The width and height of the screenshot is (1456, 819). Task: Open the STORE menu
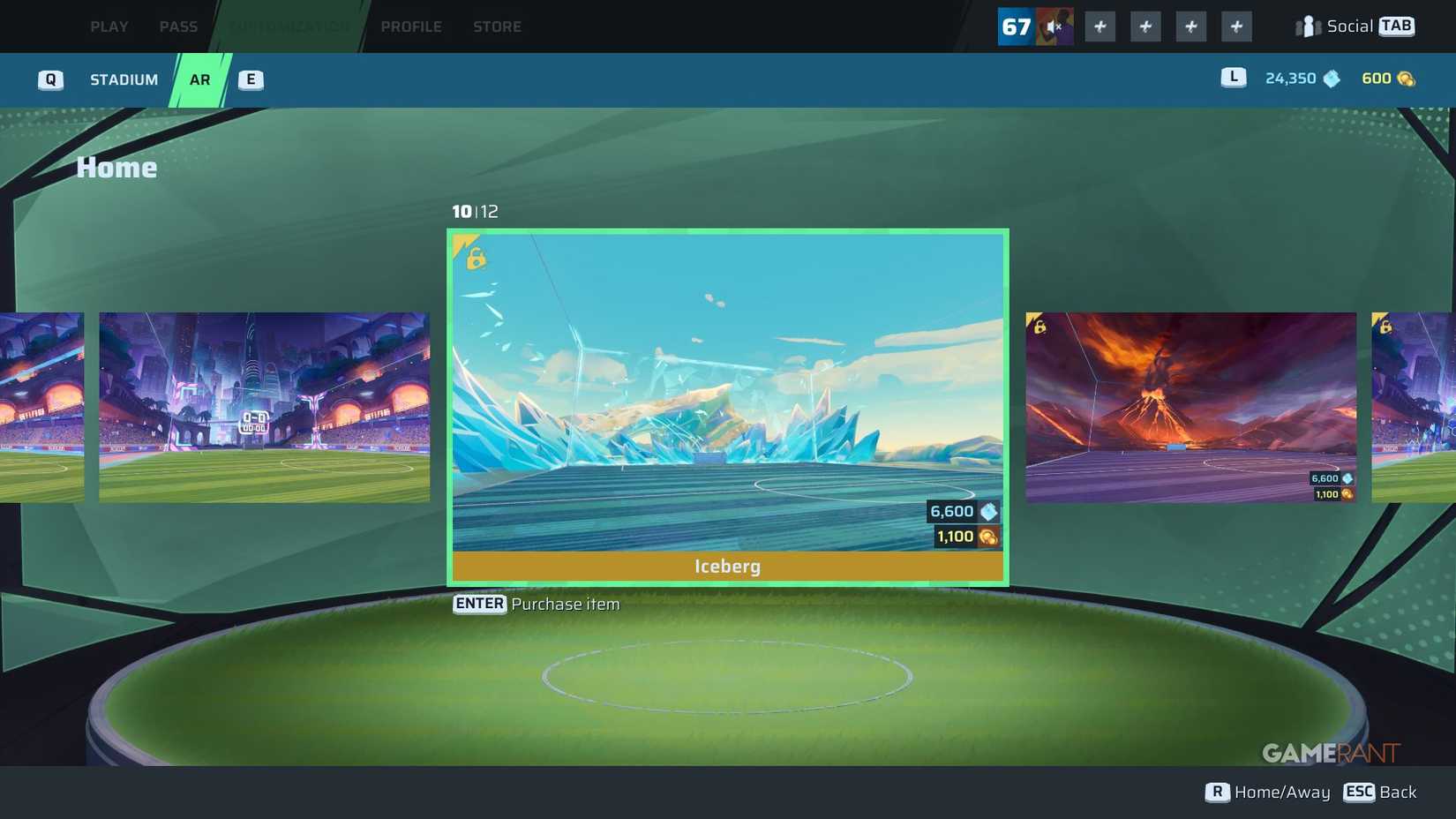pos(497,26)
